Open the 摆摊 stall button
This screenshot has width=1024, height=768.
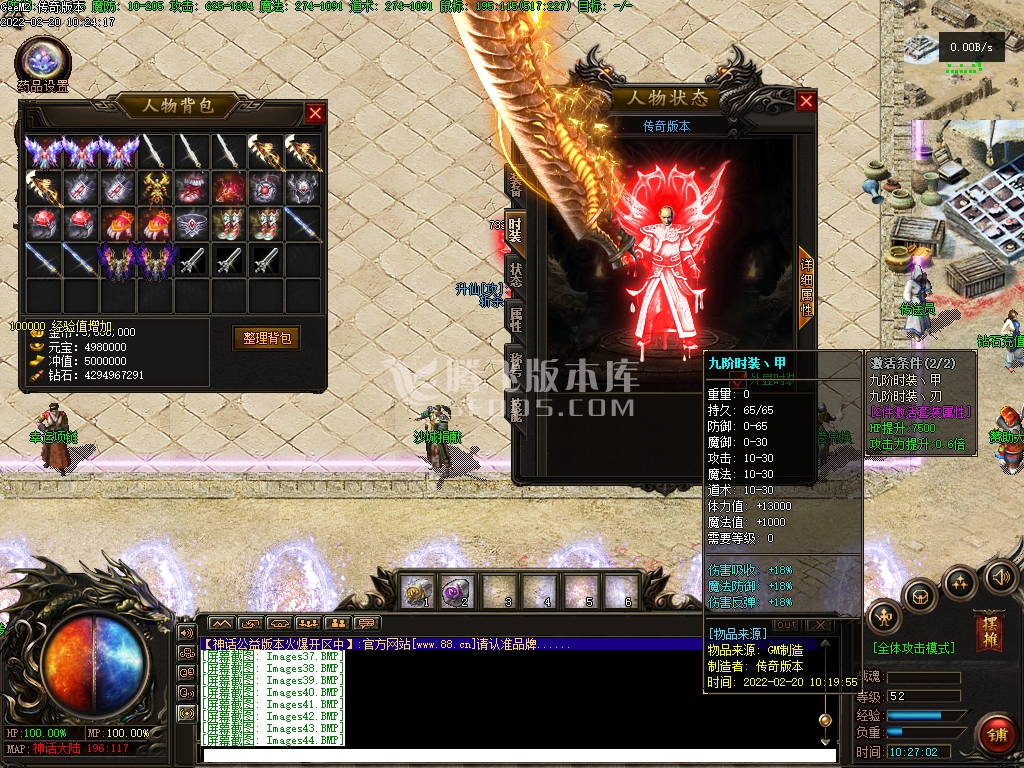(x=990, y=630)
